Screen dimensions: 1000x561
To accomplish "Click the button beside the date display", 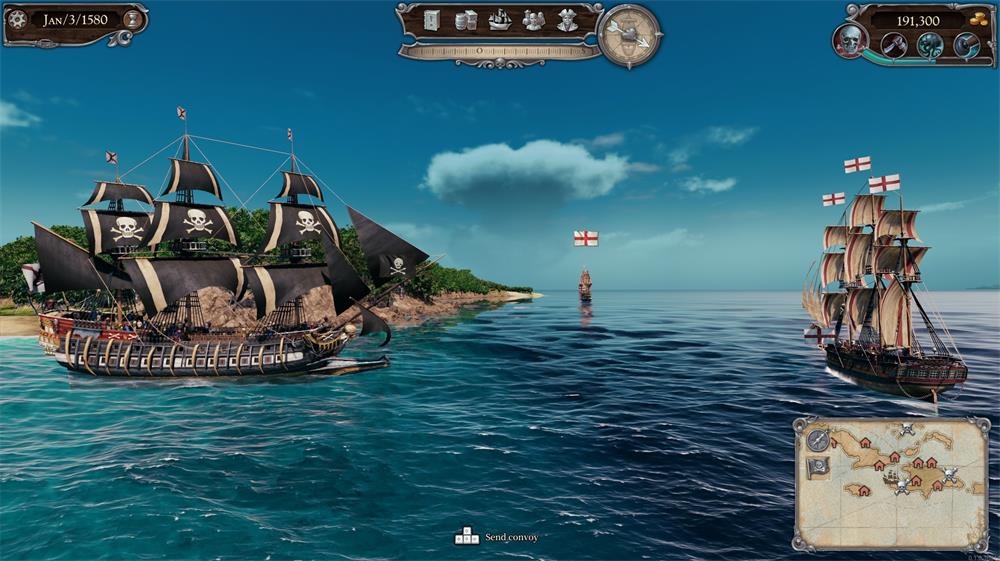I will tap(131, 19).
